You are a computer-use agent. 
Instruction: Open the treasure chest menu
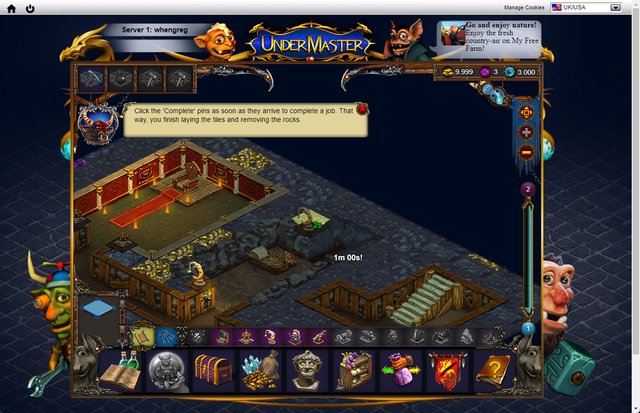[x=213, y=371]
